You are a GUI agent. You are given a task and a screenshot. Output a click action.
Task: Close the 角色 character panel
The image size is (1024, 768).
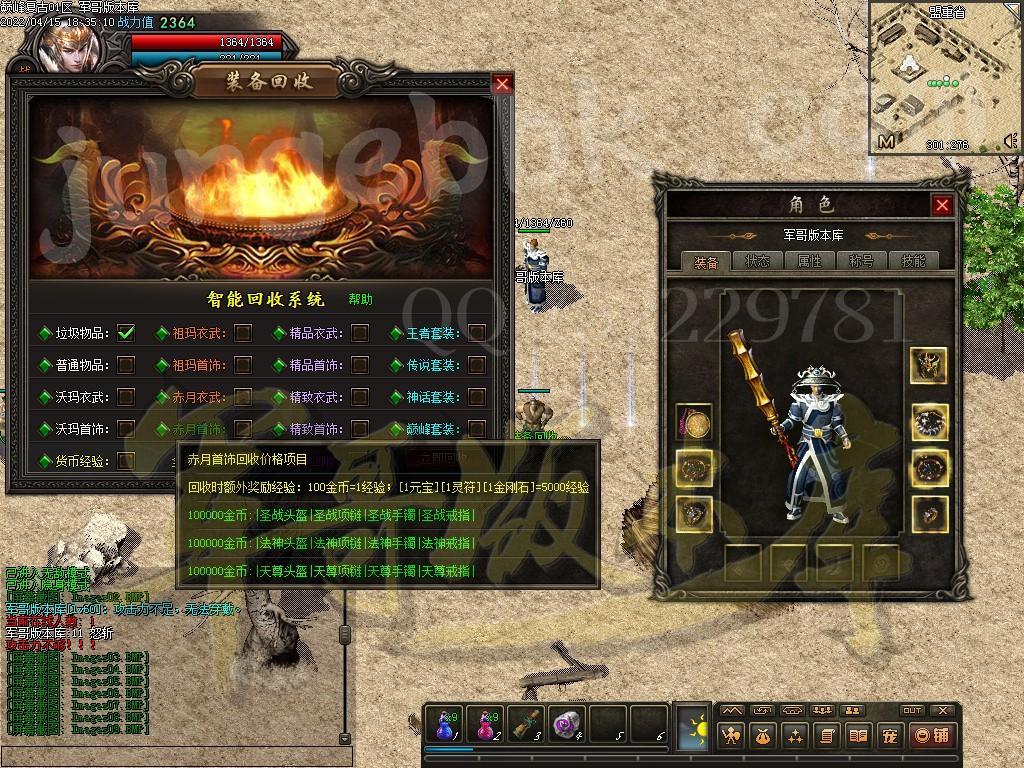(941, 205)
